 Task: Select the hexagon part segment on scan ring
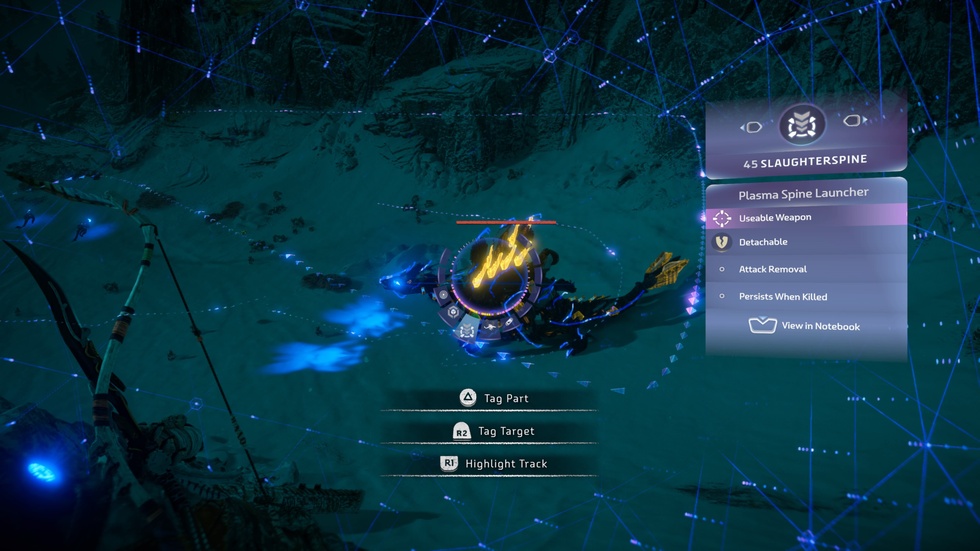[x=454, y=311]
